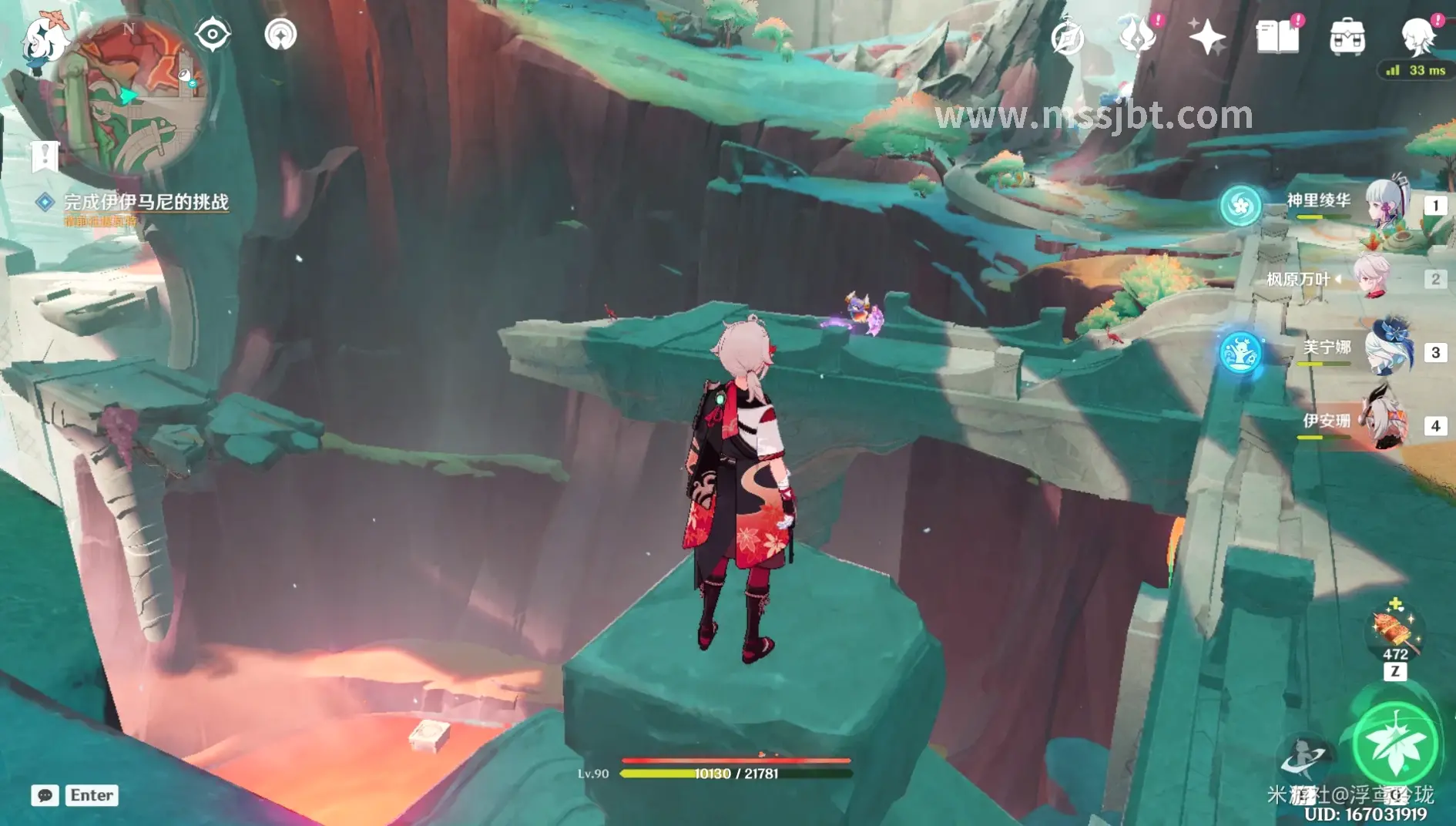Open the Paimon menu icon
The width and height of the screenshot is (1456, 826).
click(45, 44)
